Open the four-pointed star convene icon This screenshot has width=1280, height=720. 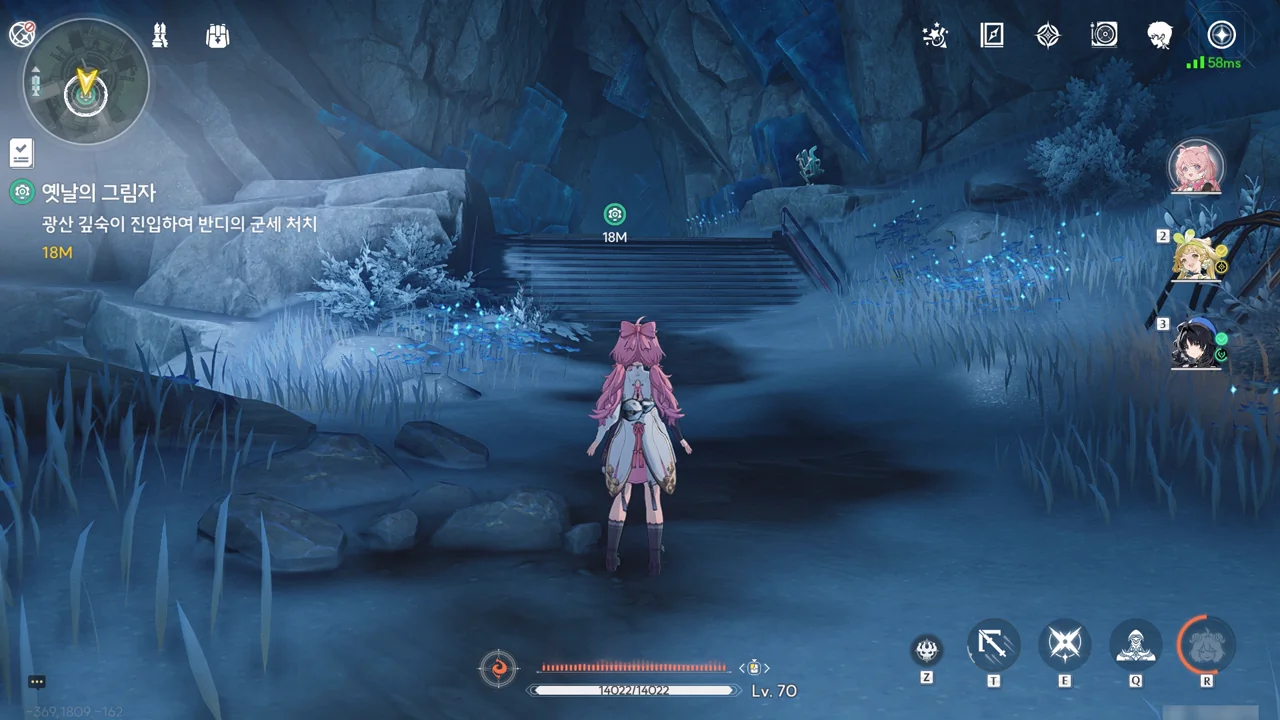click(1047, 36)
